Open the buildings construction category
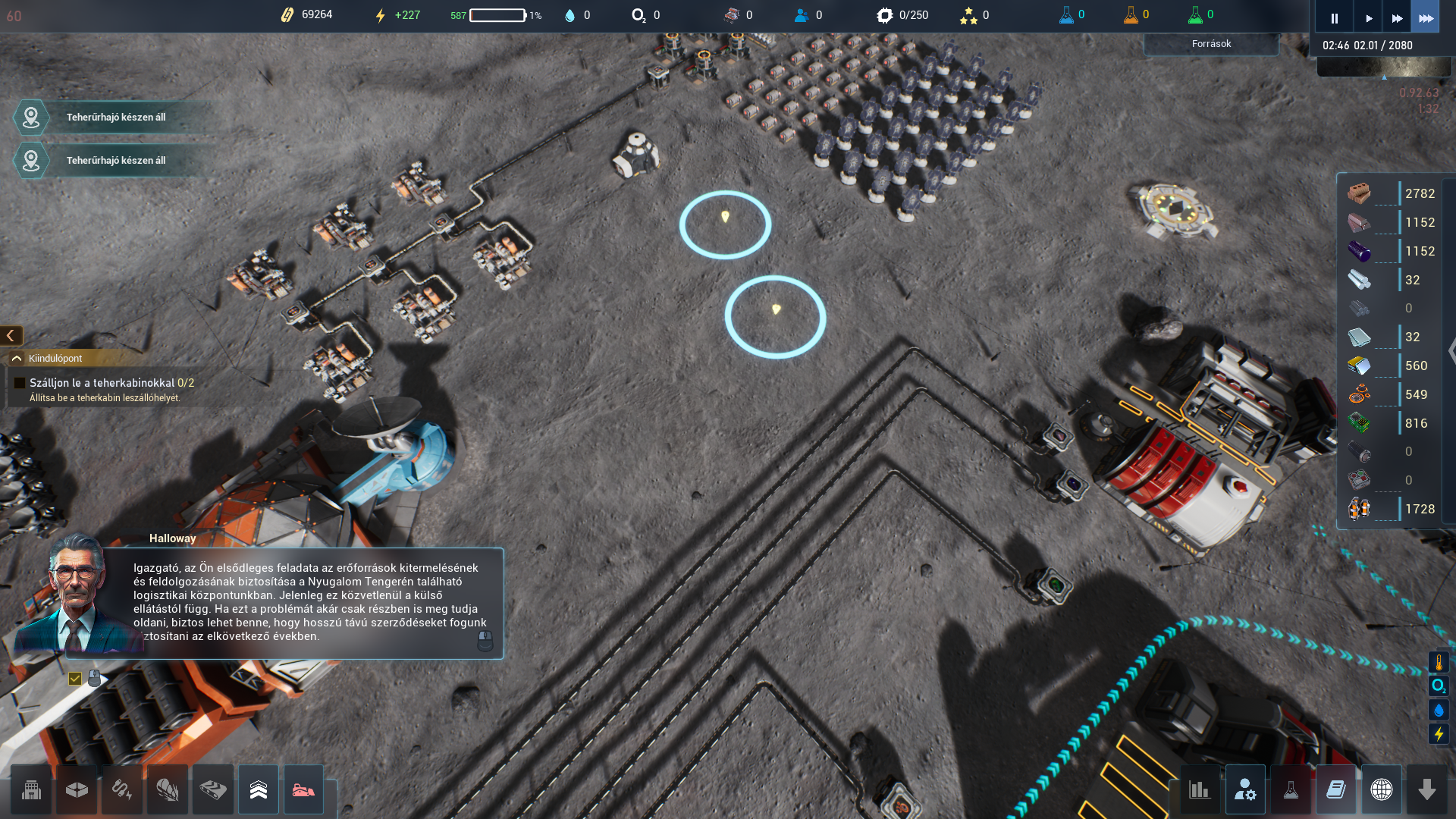The height and width of the screenshot is (819, 1456). coord(31,790)
